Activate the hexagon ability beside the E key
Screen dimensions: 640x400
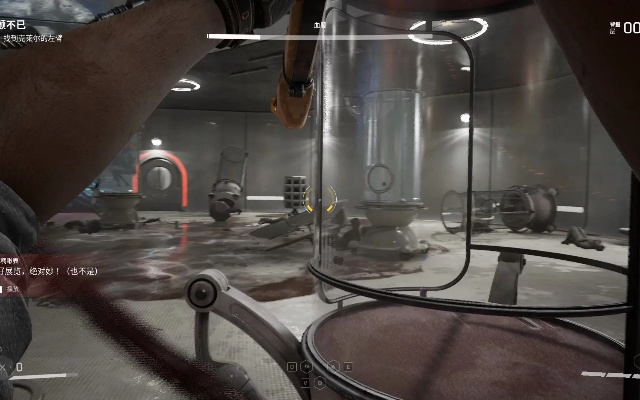[x=333, y=367]
